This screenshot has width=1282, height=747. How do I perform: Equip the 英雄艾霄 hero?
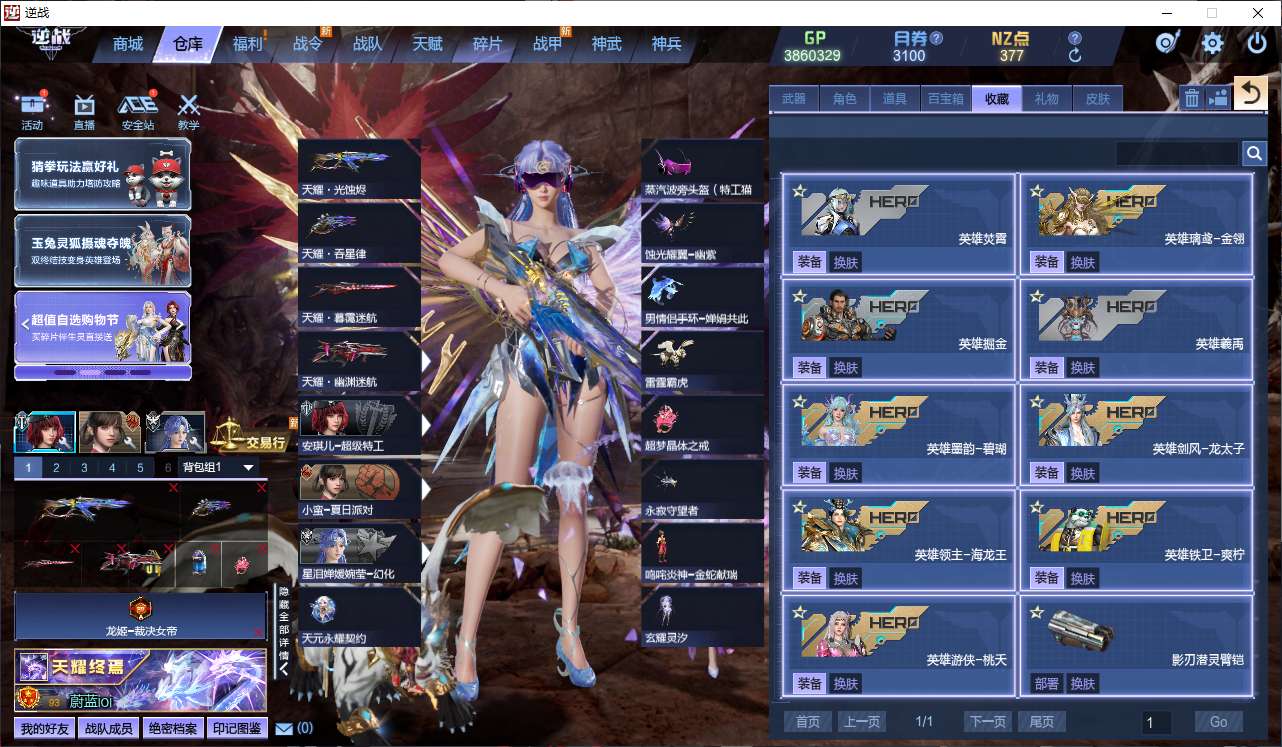coord(809,262)
